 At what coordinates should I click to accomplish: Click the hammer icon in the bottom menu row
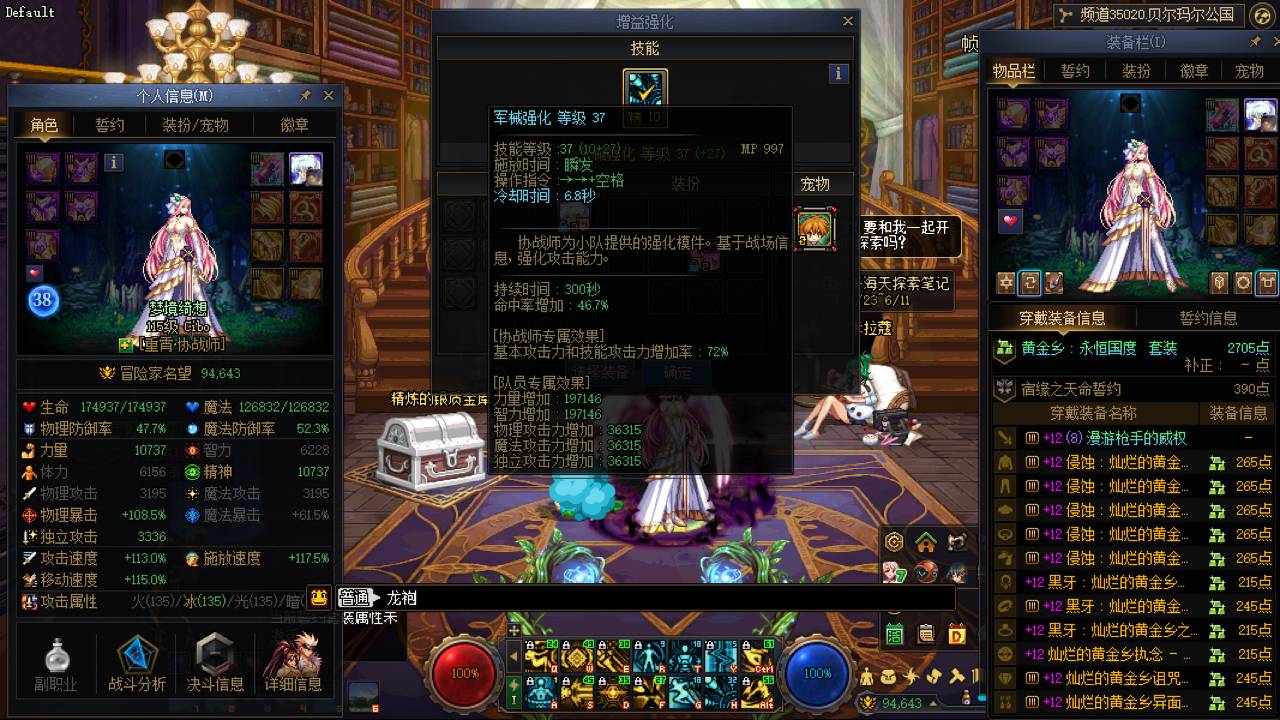pyautogui.click(x=957, y=678)
